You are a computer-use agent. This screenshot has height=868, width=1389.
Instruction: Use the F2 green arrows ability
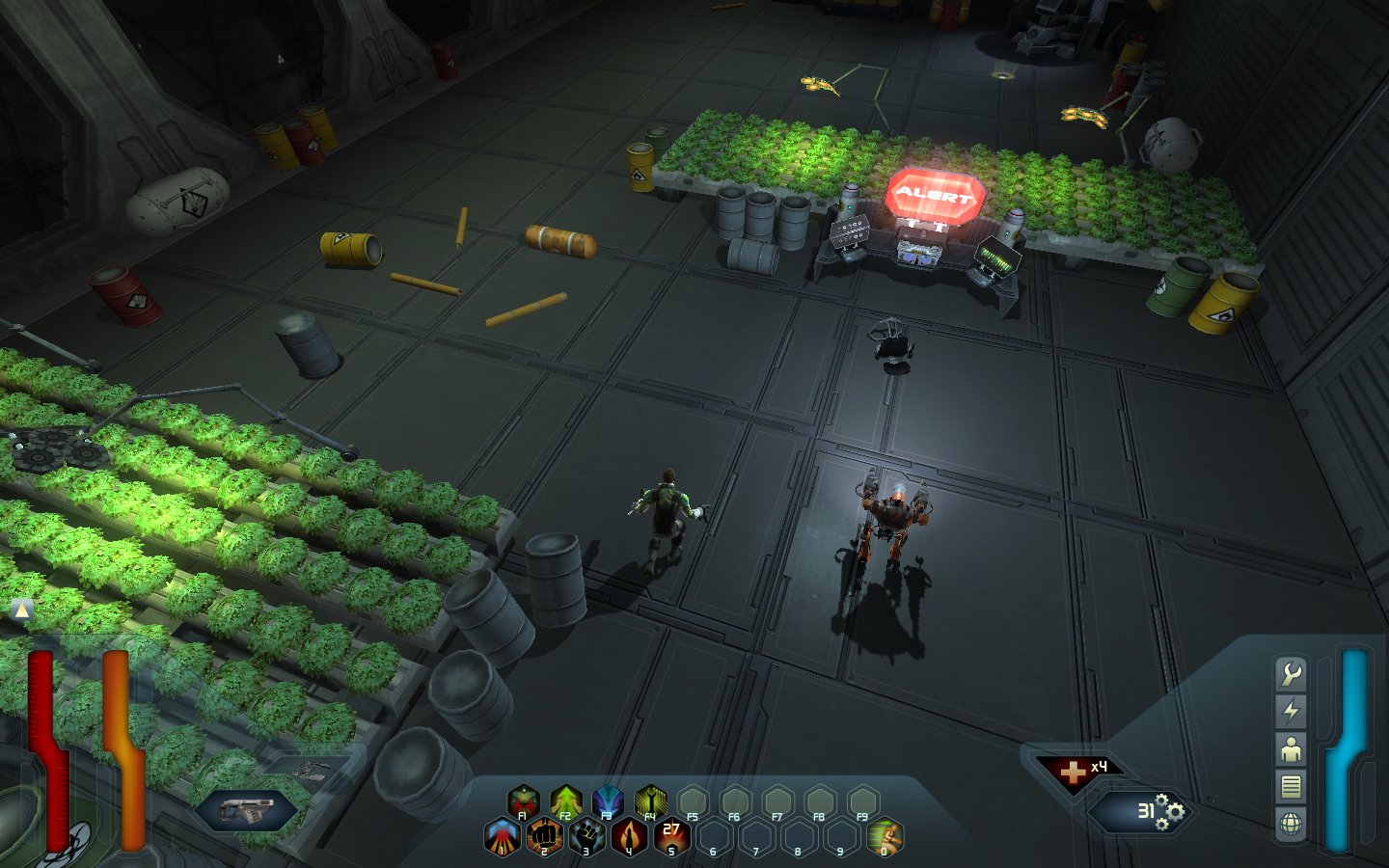tap(566, 801)
